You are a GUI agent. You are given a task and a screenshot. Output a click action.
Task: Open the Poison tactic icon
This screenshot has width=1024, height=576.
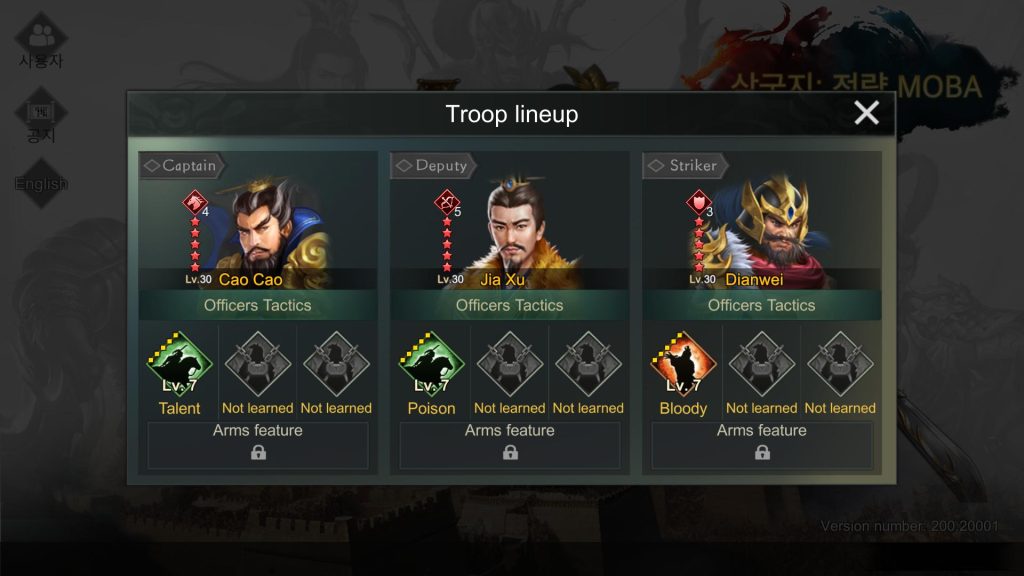point(432,366)
